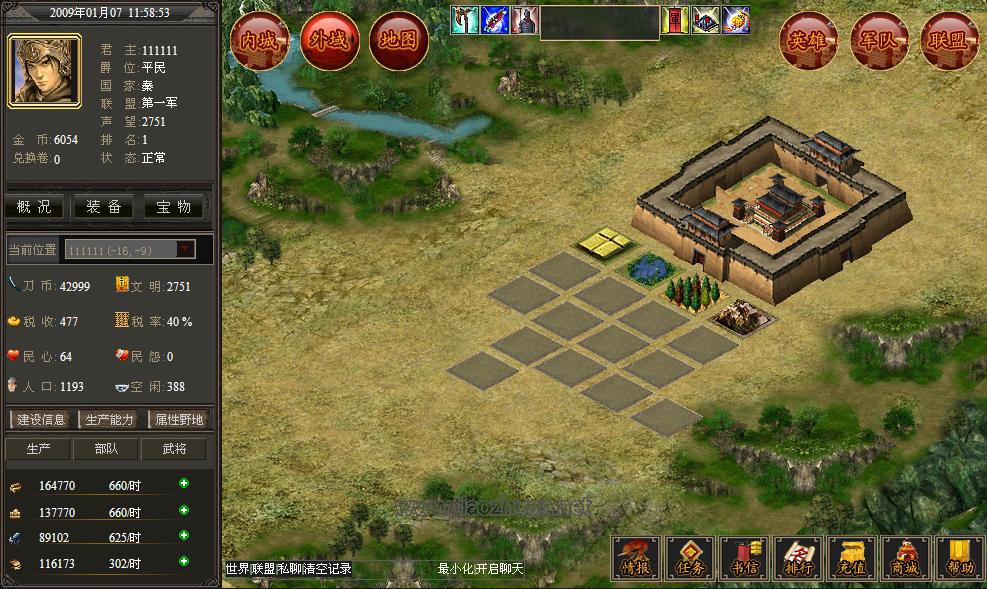This screenshot has height=589, width=987.
Task: Check 书信 mail messages
Action: [745, 558]
